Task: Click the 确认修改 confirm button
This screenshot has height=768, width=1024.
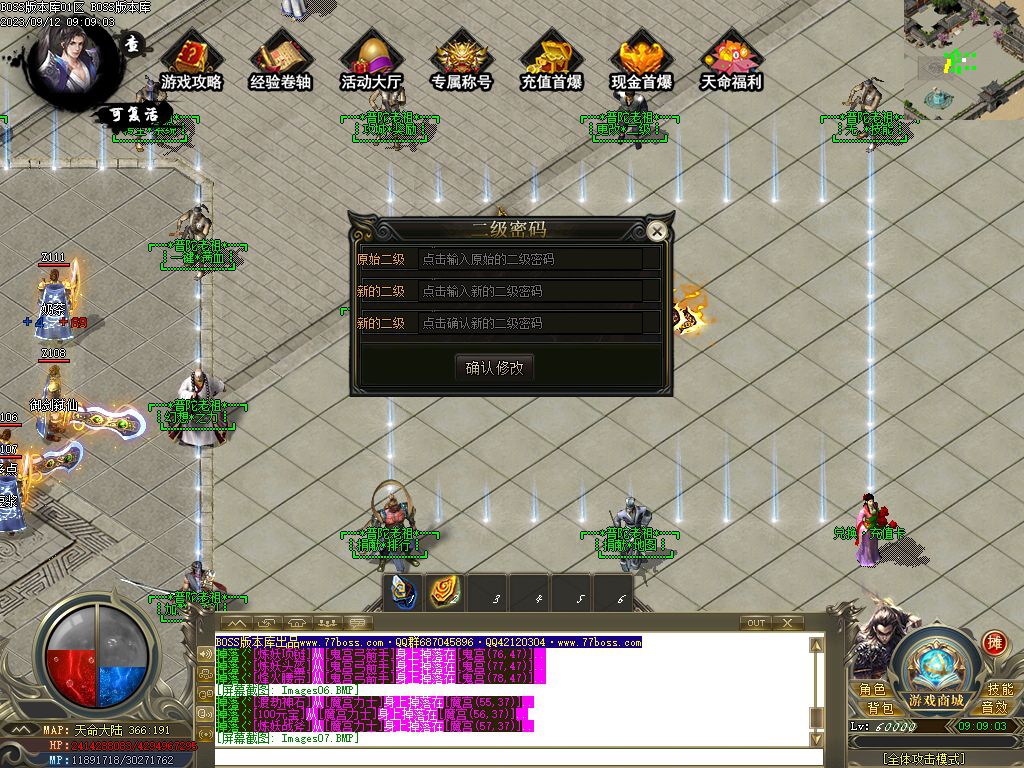Action: click(494, 367)
